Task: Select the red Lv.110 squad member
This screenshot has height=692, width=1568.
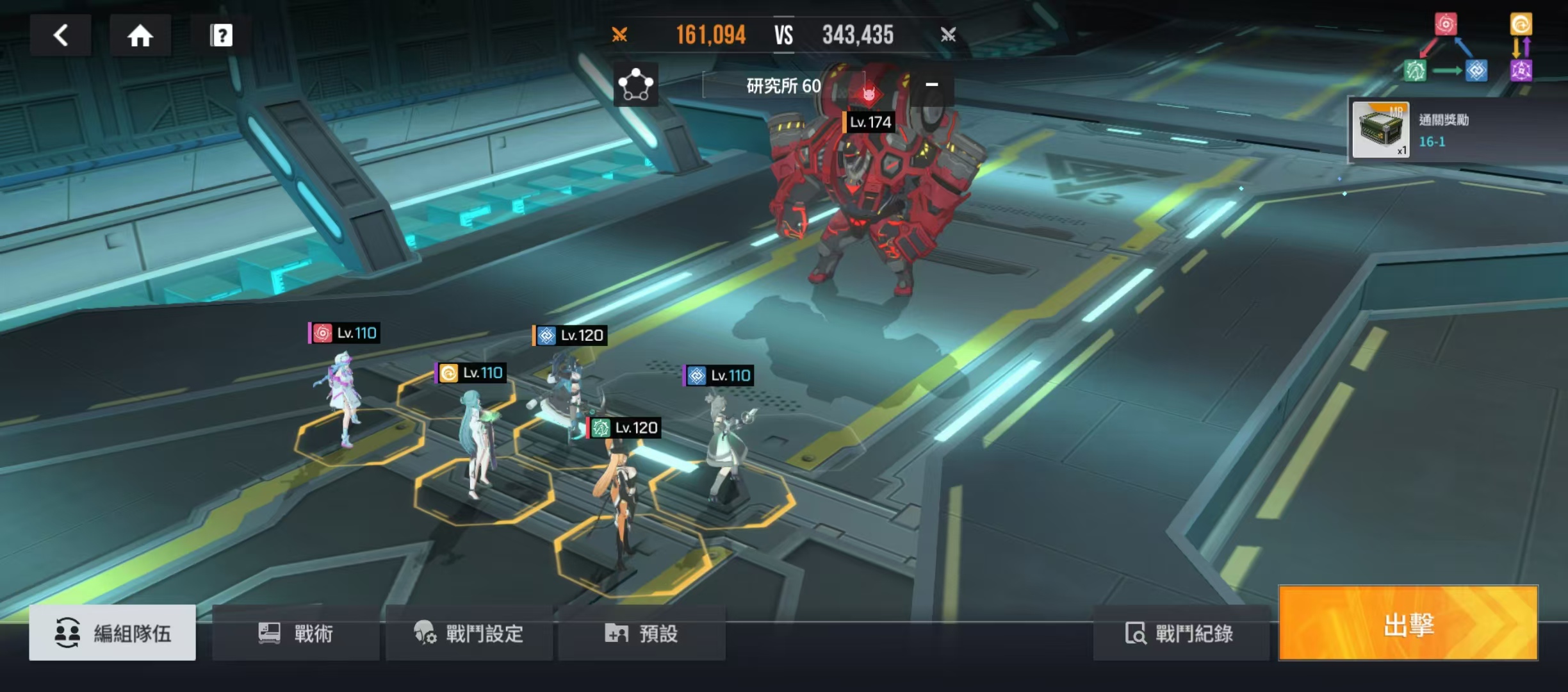Action: [x=345, y=397]
